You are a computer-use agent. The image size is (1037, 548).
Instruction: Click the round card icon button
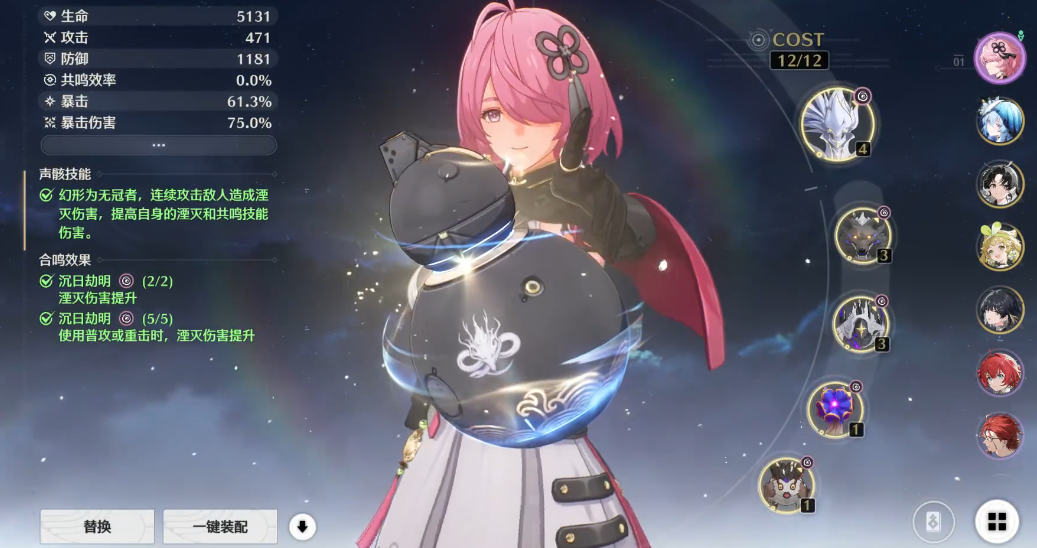[x=933, y=521]
